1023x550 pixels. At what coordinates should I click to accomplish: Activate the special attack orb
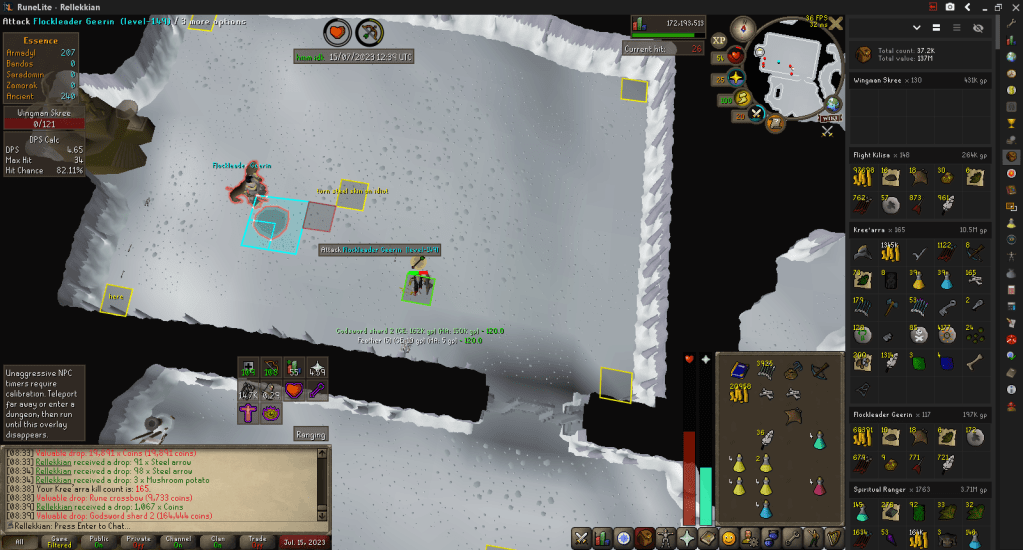(757, 113)
